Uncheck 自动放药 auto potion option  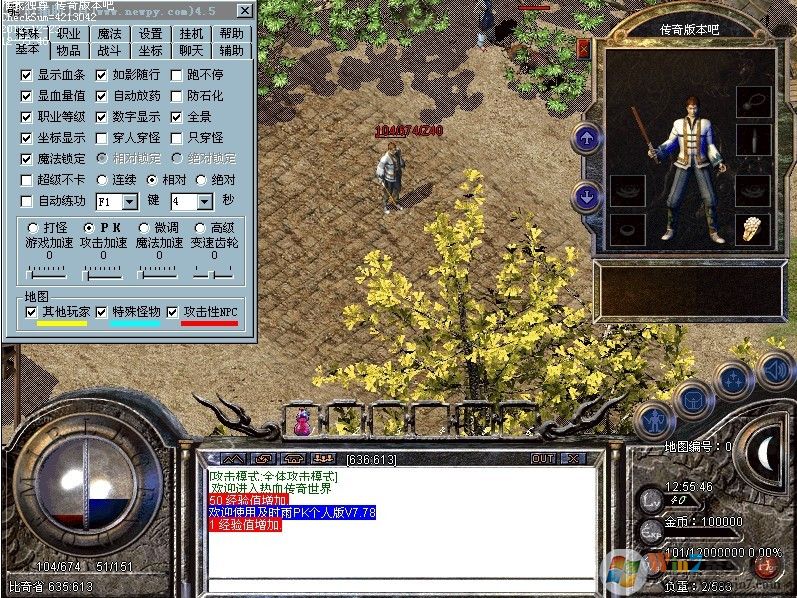(x=101, y=97)
